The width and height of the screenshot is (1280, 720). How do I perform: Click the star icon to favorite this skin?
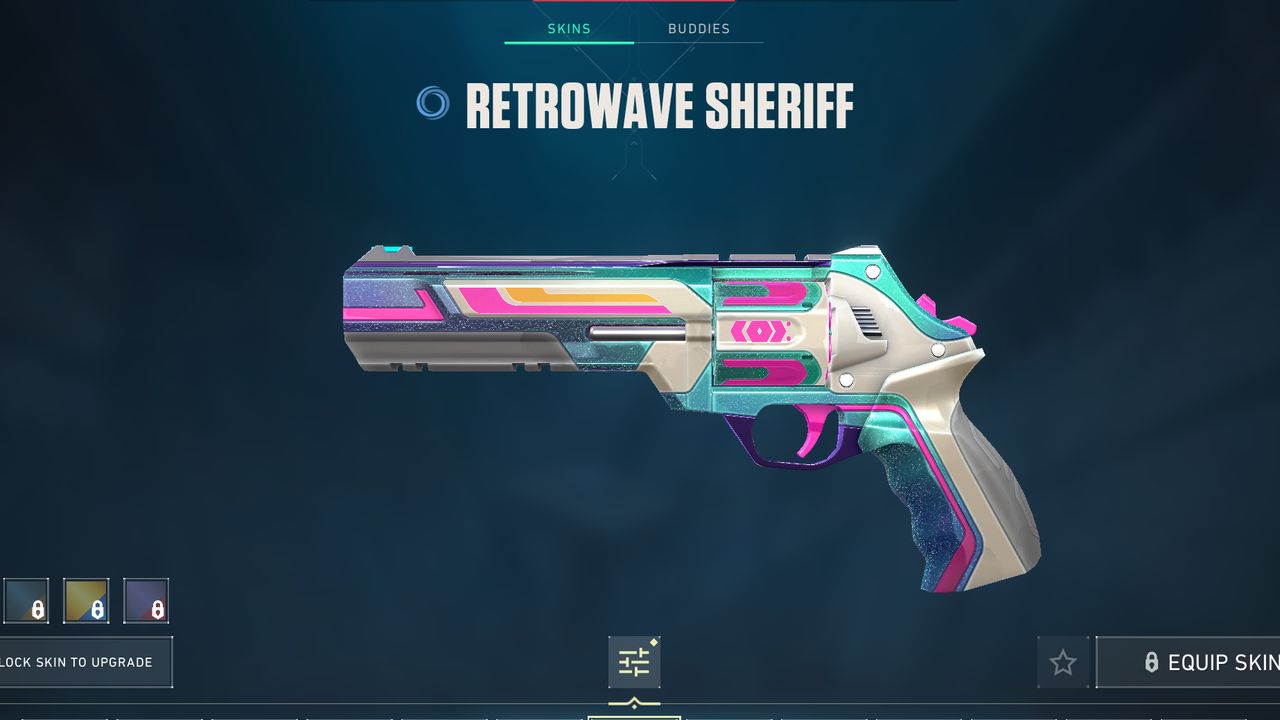tap(1063, 662)
